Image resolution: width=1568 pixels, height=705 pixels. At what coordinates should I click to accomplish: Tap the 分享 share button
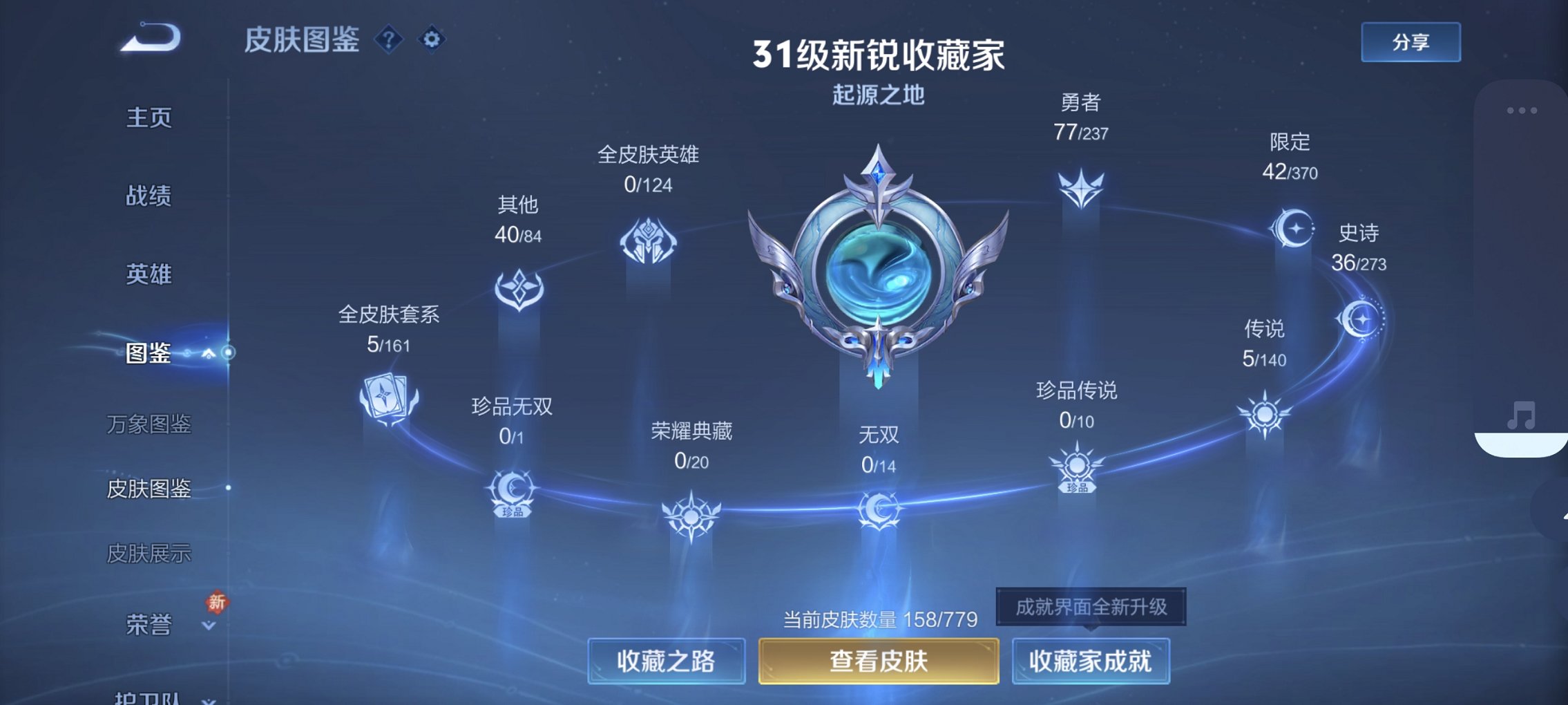(1411, 41)
